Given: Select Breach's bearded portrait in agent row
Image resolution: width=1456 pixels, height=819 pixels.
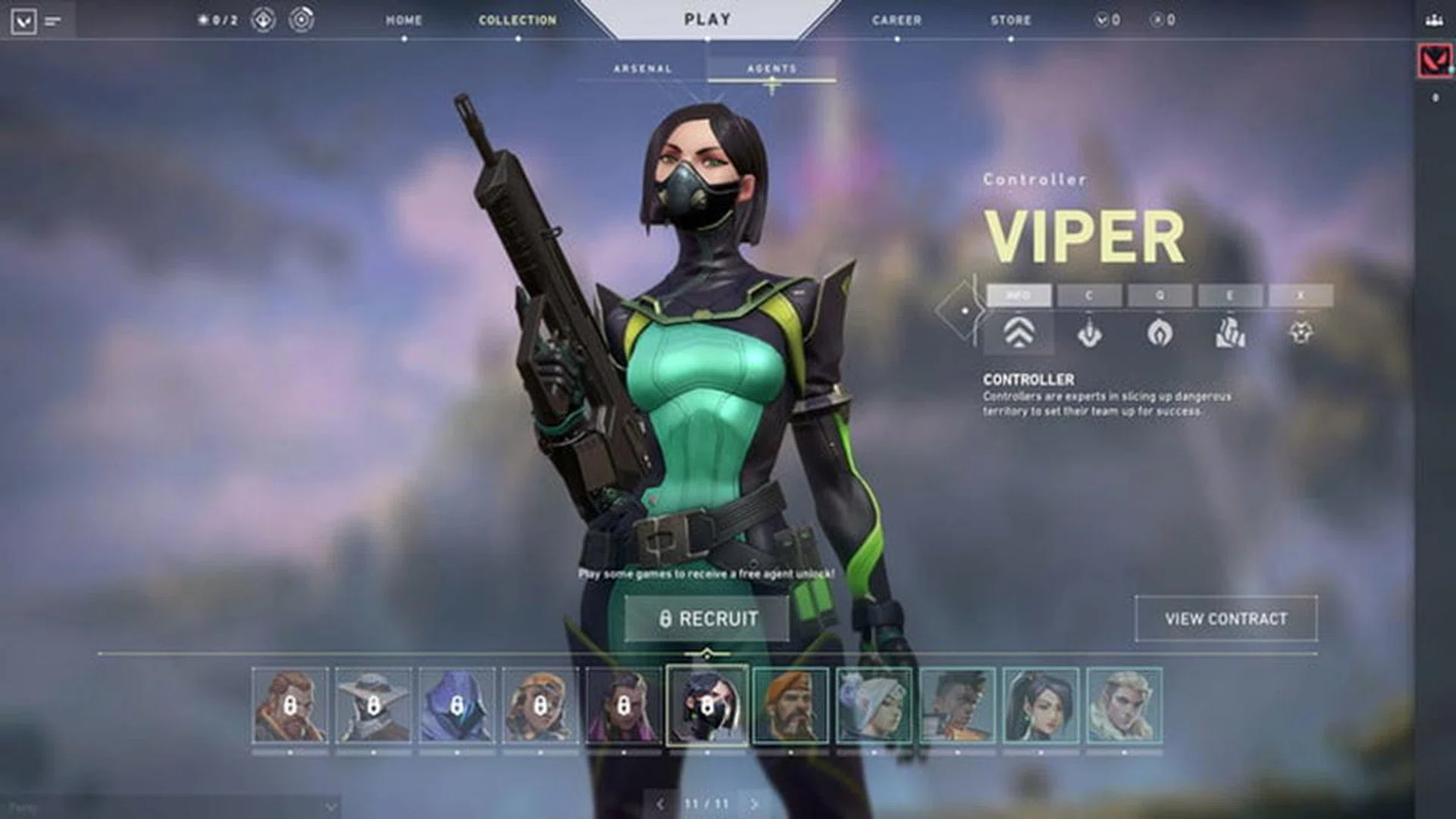Looking at the screenshot, I should coord(290,705).
